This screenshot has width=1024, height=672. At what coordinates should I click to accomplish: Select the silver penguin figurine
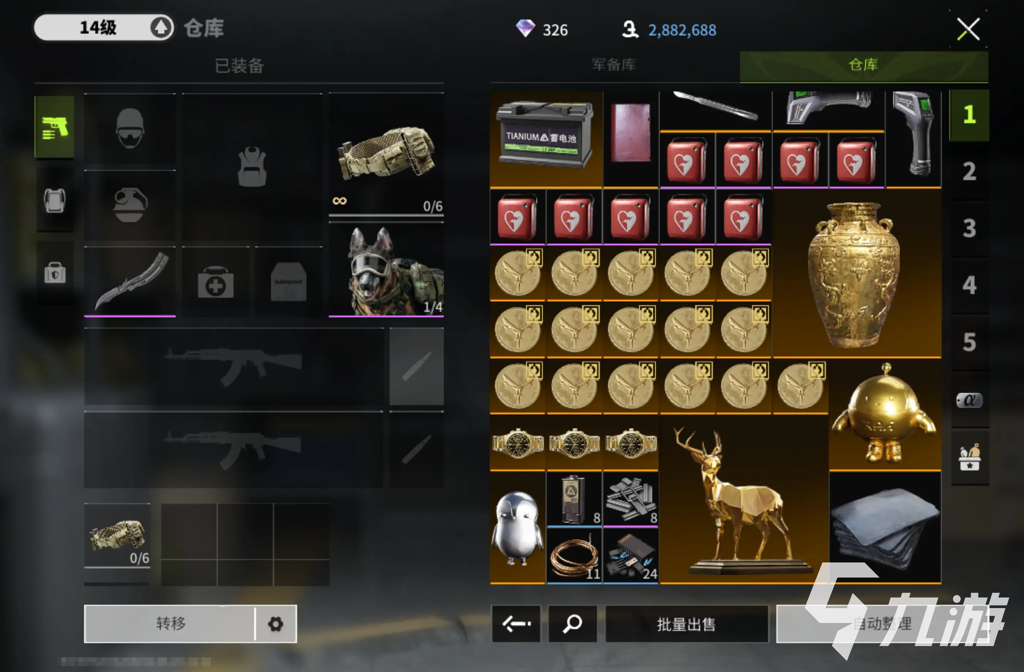(516, 527)
